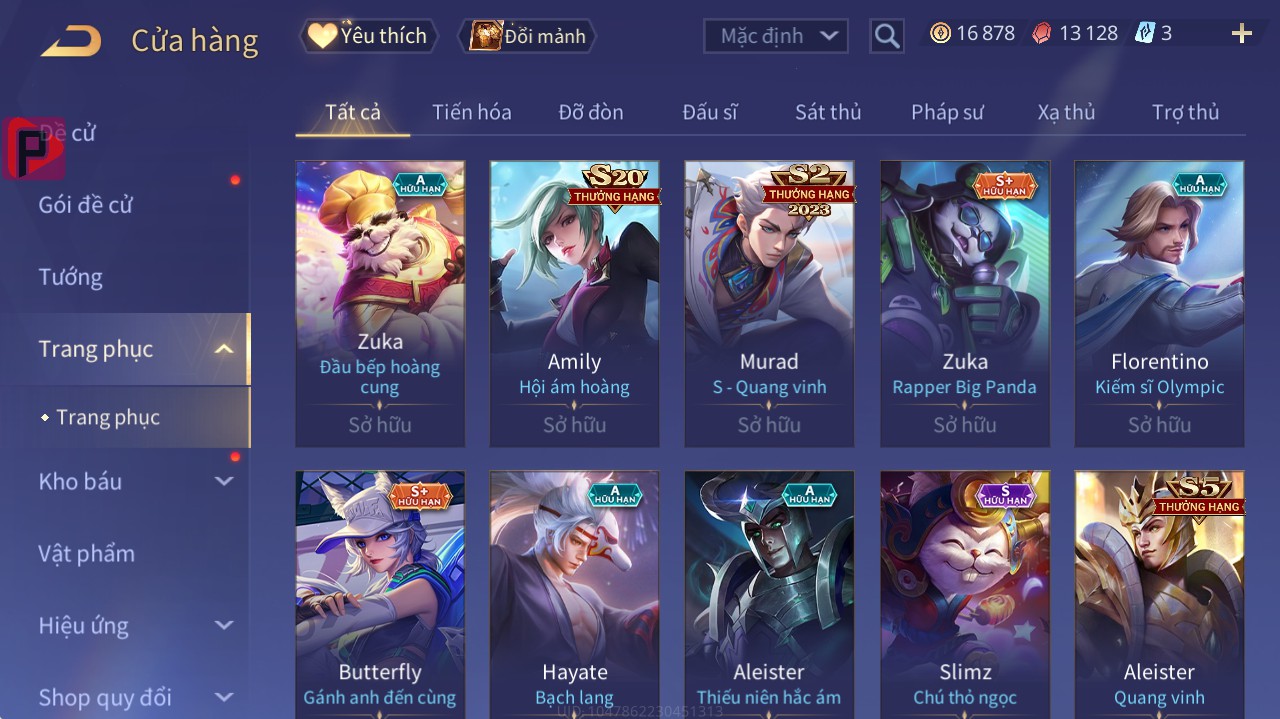Open the Vật phẩm section
Image resolution: width=1280 pixels, height=719 pixels.
[87, 553]
